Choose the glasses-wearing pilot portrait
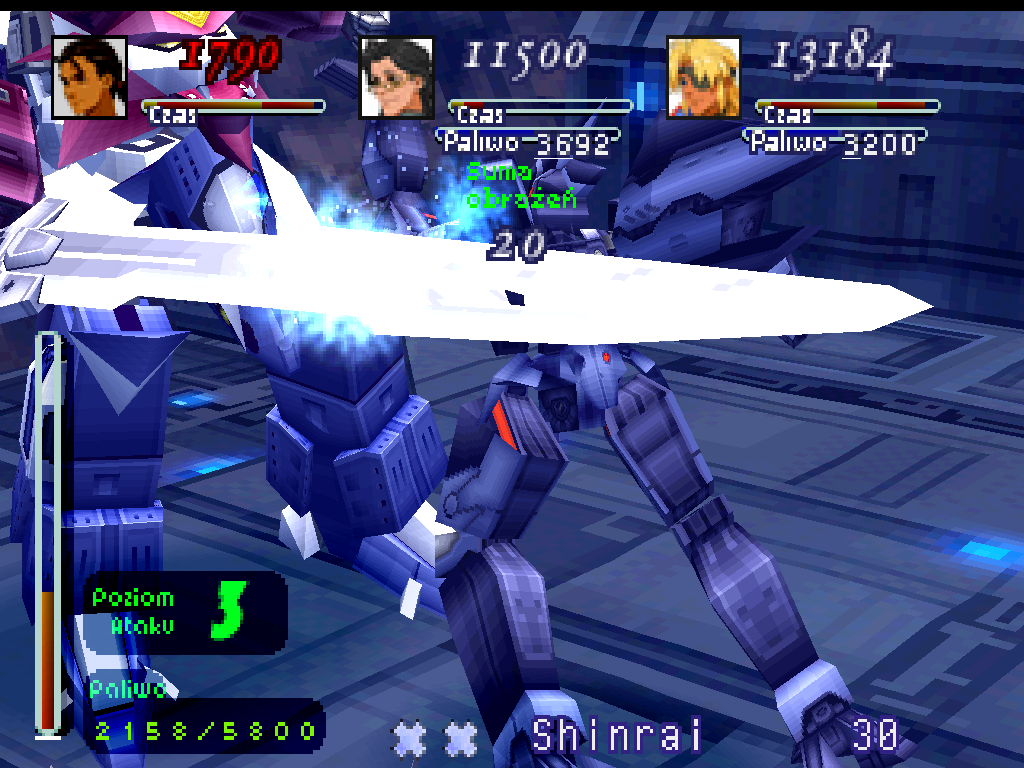Image resolution: width=1024 pixels, height=768 pixels. tap(396, 77)
